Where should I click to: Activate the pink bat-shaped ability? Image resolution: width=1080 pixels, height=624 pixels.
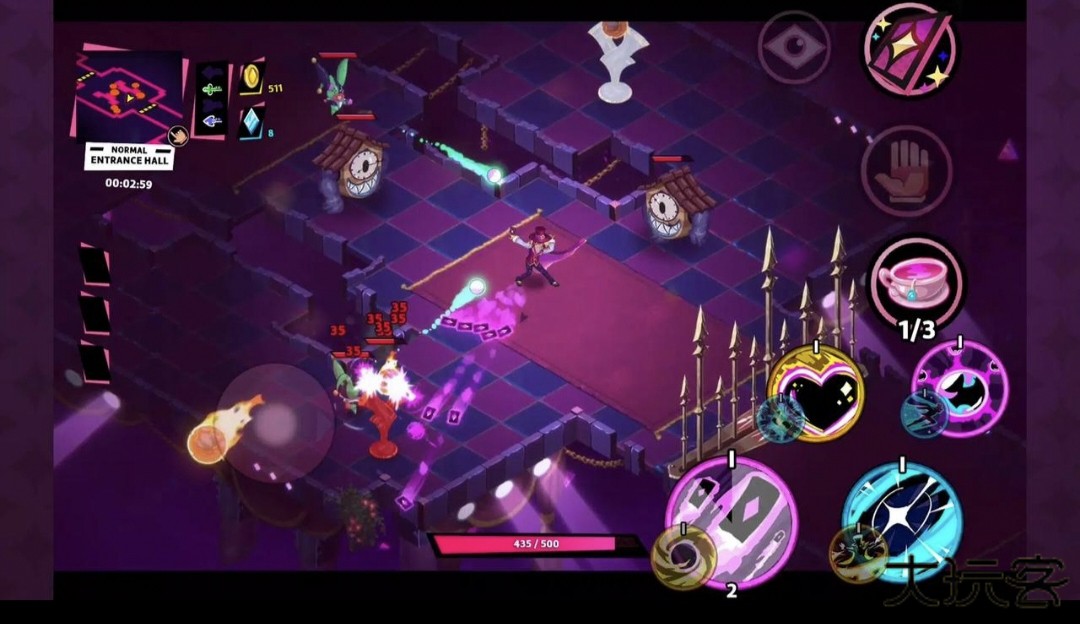point(961,388)
